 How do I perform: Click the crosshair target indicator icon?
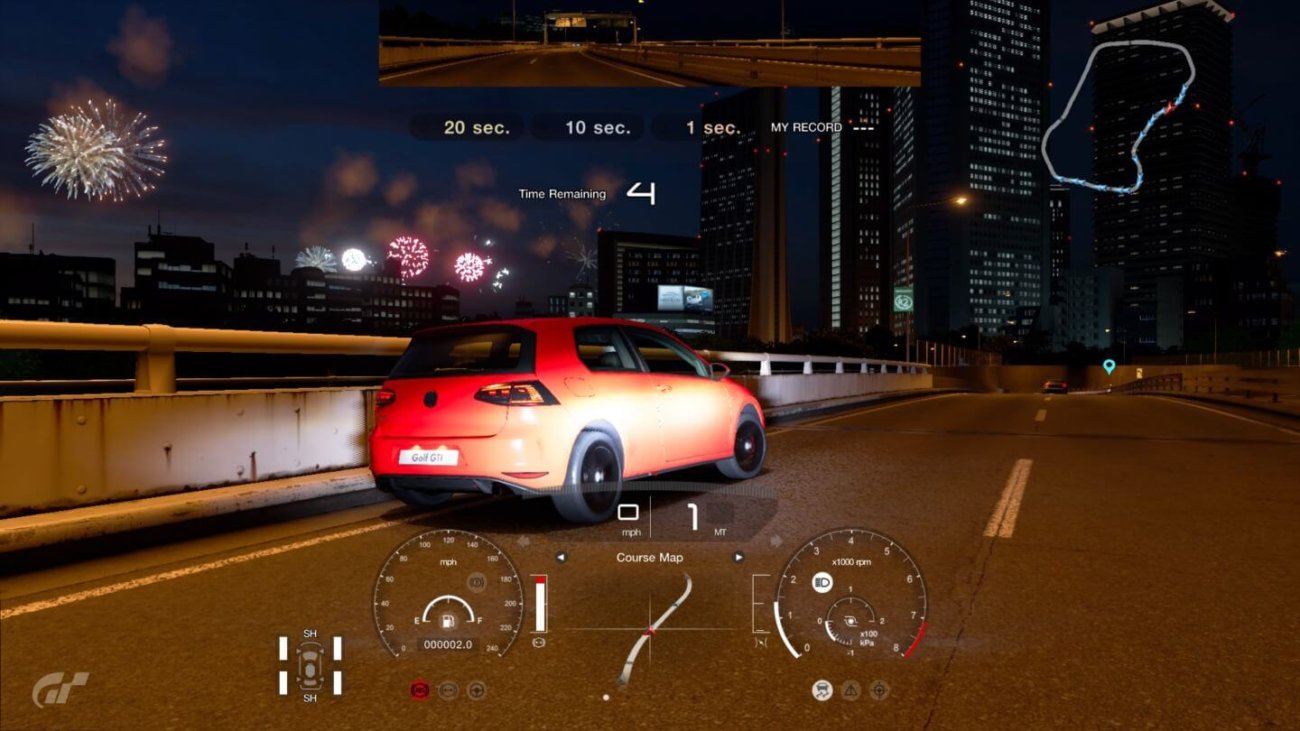point(878,690)
